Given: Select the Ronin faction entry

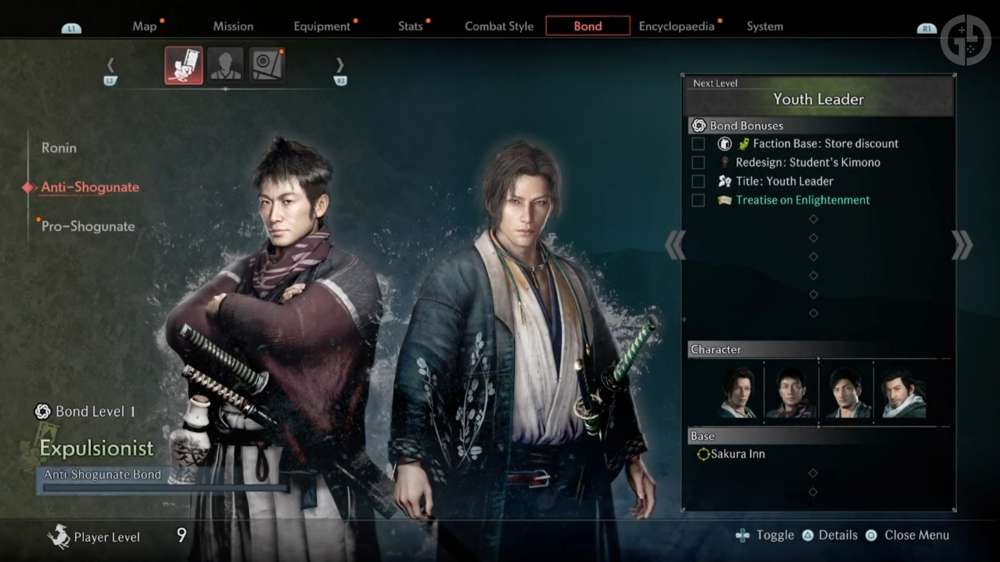Looking at the screenshot, I should pos(59,148).
